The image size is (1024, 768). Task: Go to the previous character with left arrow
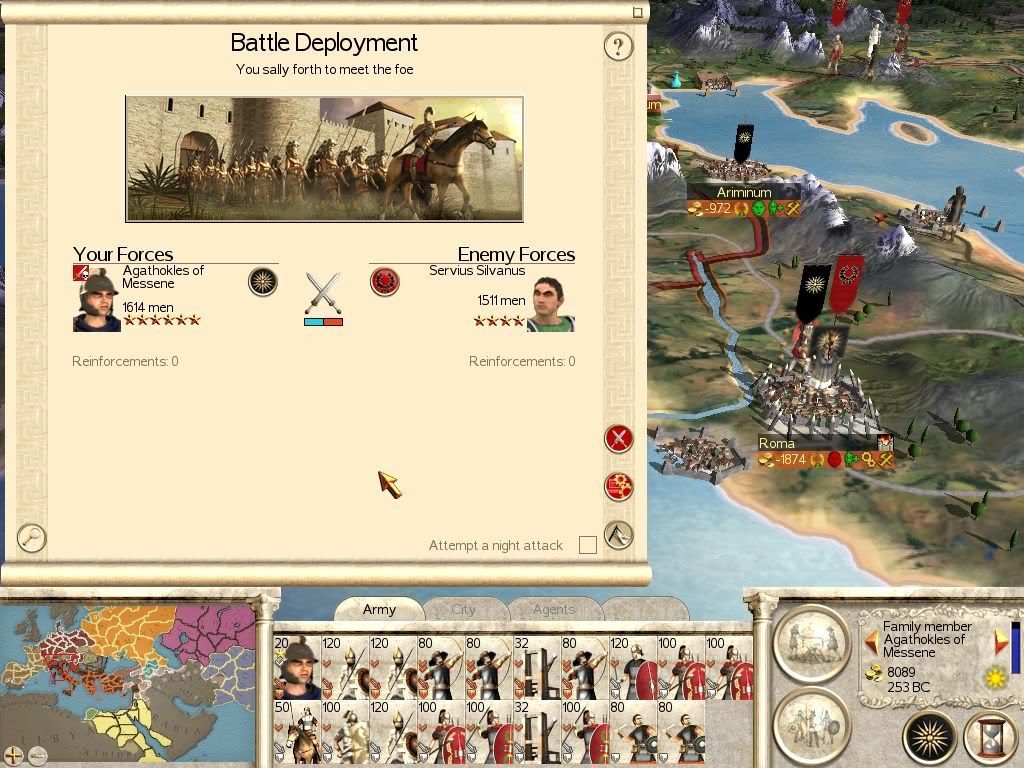click(x=872, y=640)
